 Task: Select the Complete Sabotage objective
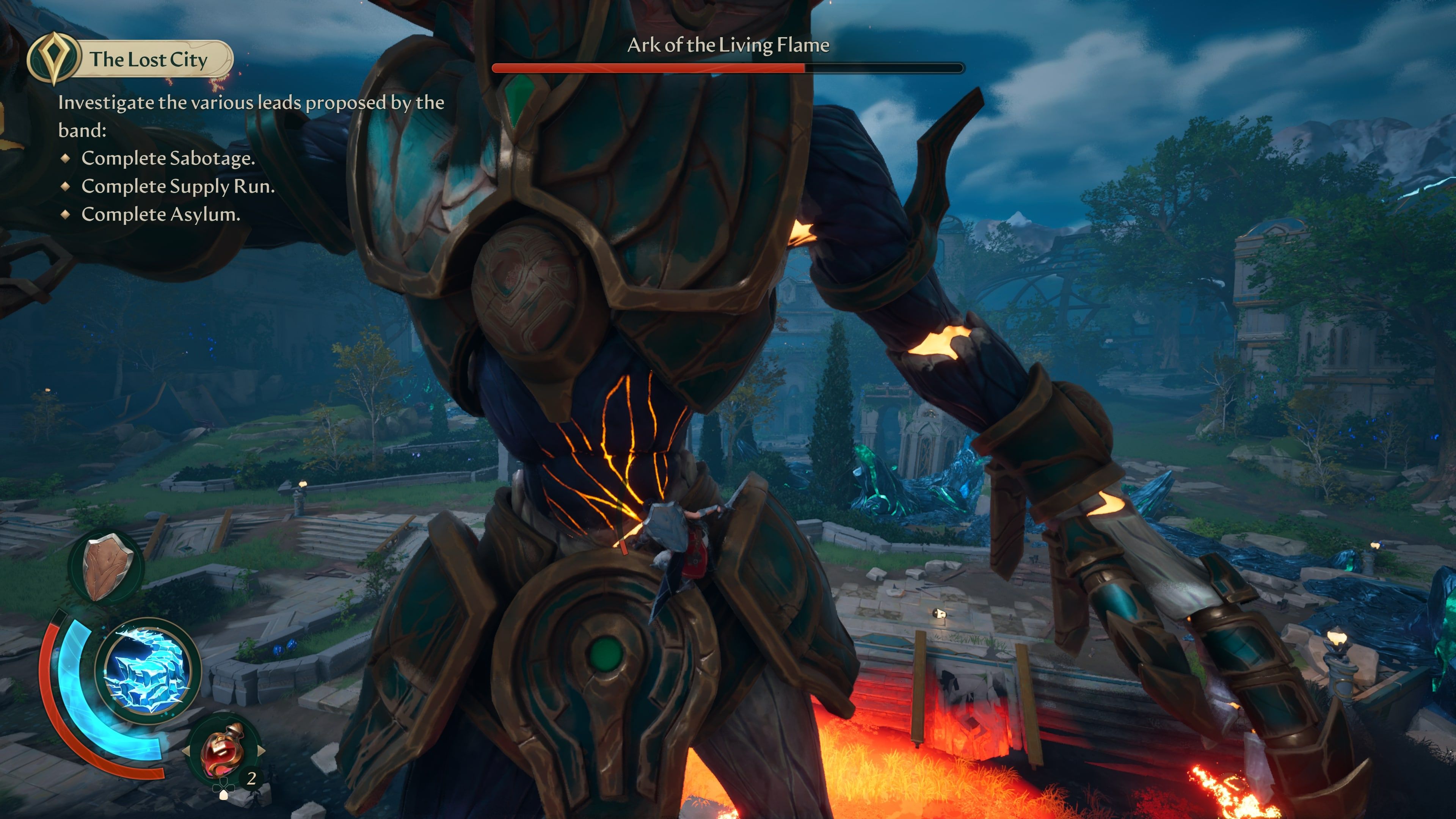pyautogui.click(x=168, y=158)
